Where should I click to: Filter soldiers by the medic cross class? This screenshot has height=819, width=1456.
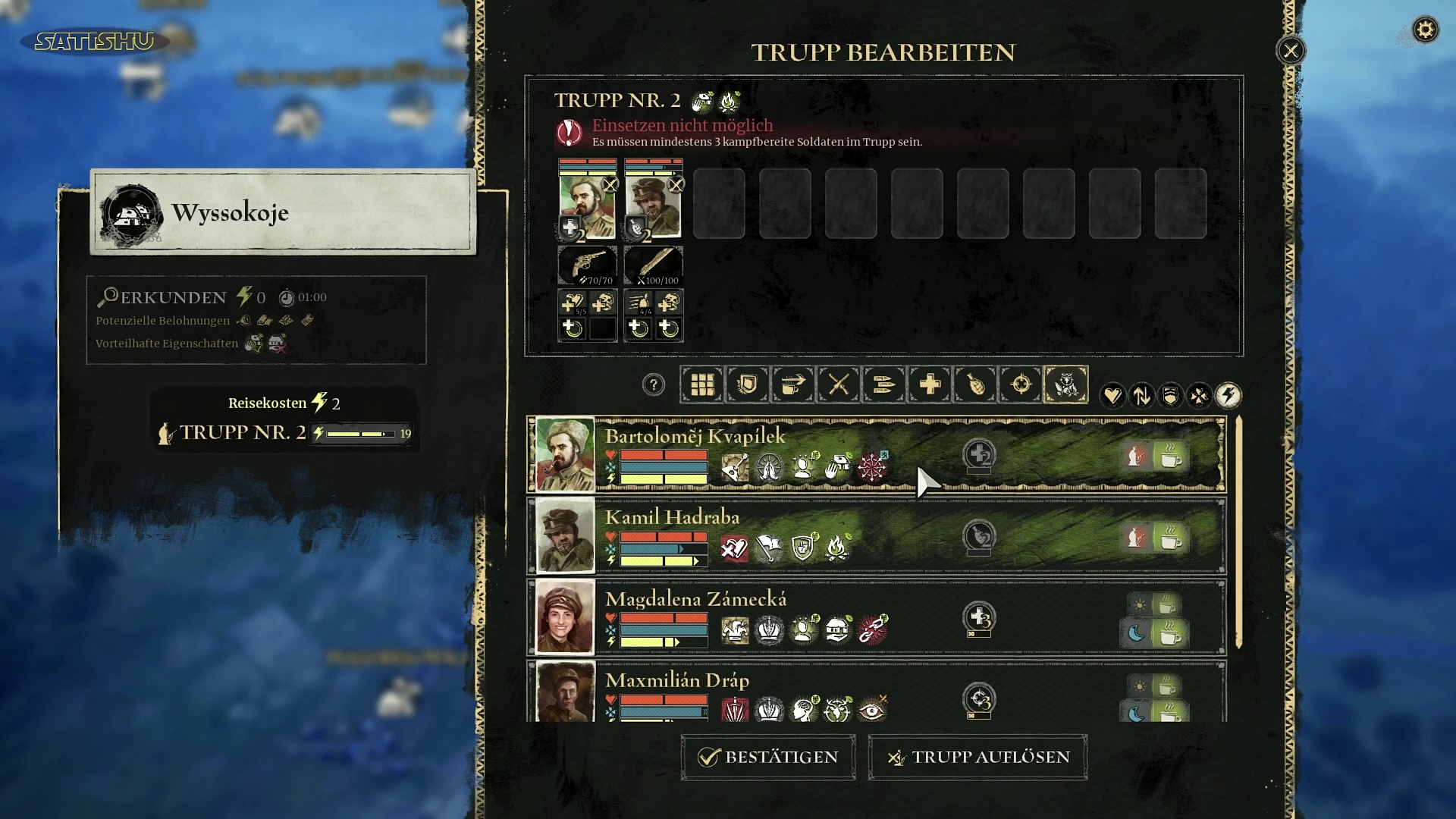click(x=930, y=384)
